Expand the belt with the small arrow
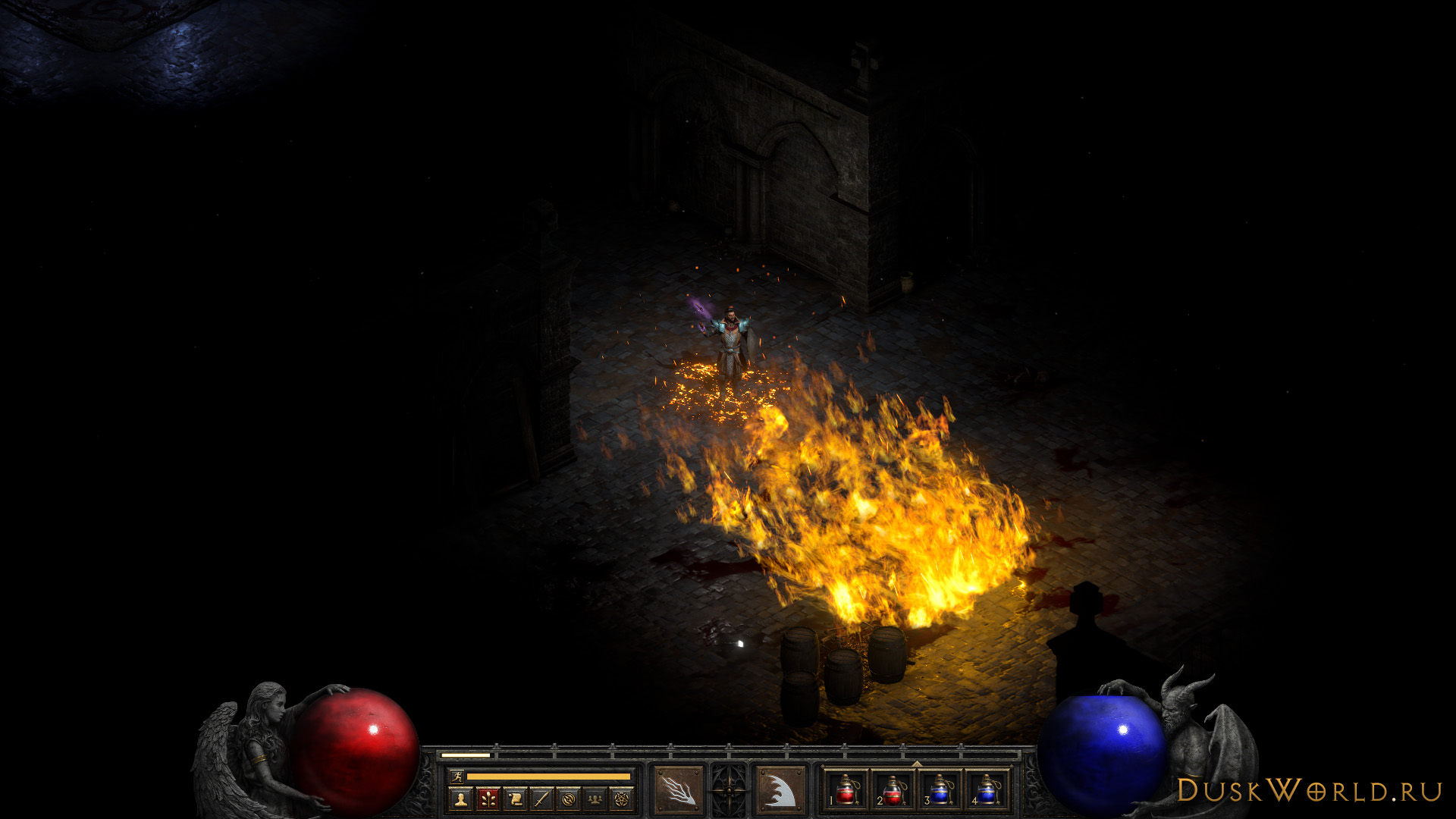The height and width of the screenshot is (819, 1456). coord(917,764)
